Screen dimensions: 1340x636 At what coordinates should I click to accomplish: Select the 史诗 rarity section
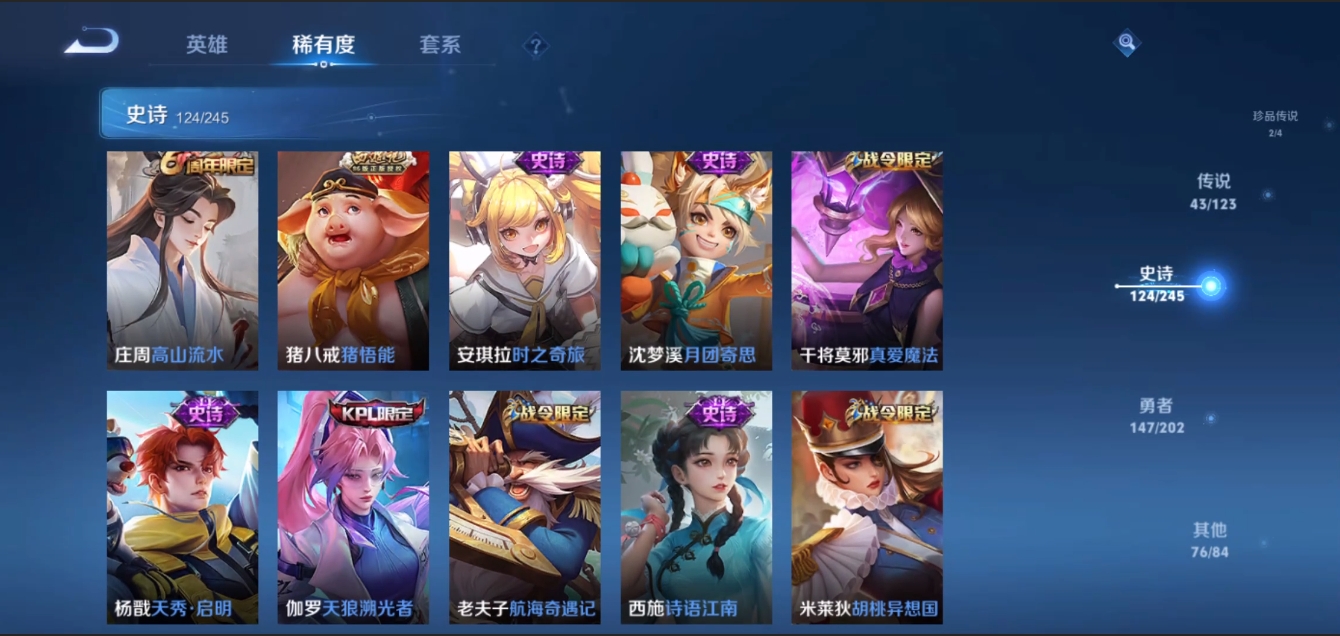(1158, 284)
